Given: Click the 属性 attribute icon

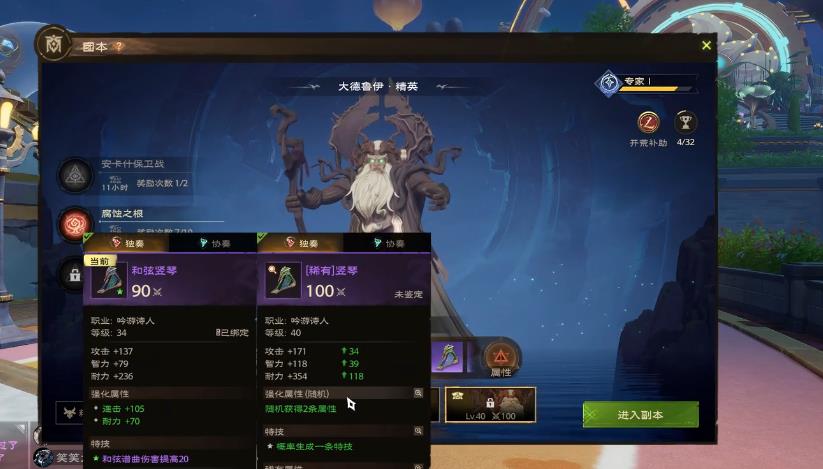Looking at the screenshot, I should [x=499, y=357].
